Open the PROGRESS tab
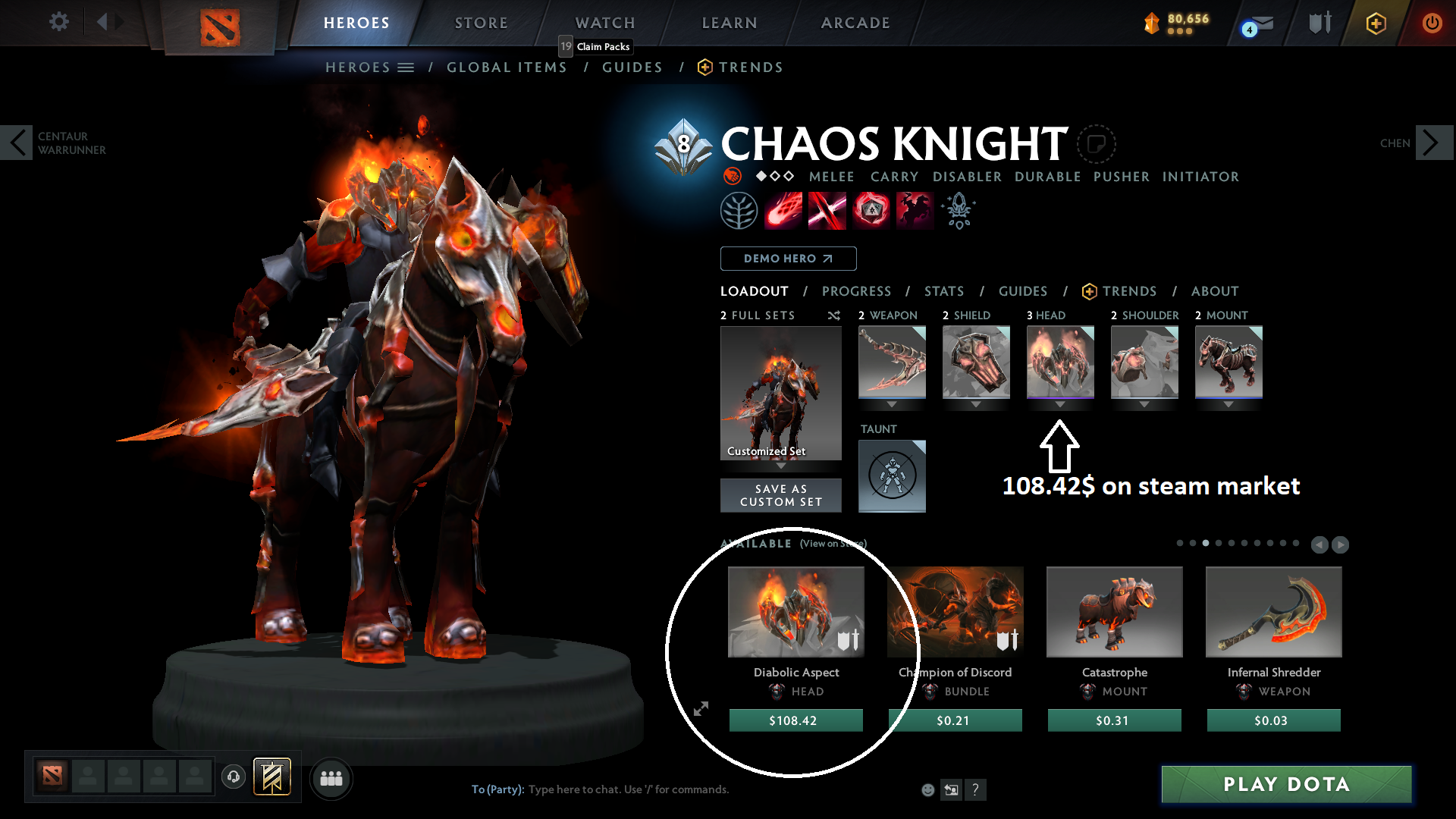1456x819 pixels. [x=856, y=290]
